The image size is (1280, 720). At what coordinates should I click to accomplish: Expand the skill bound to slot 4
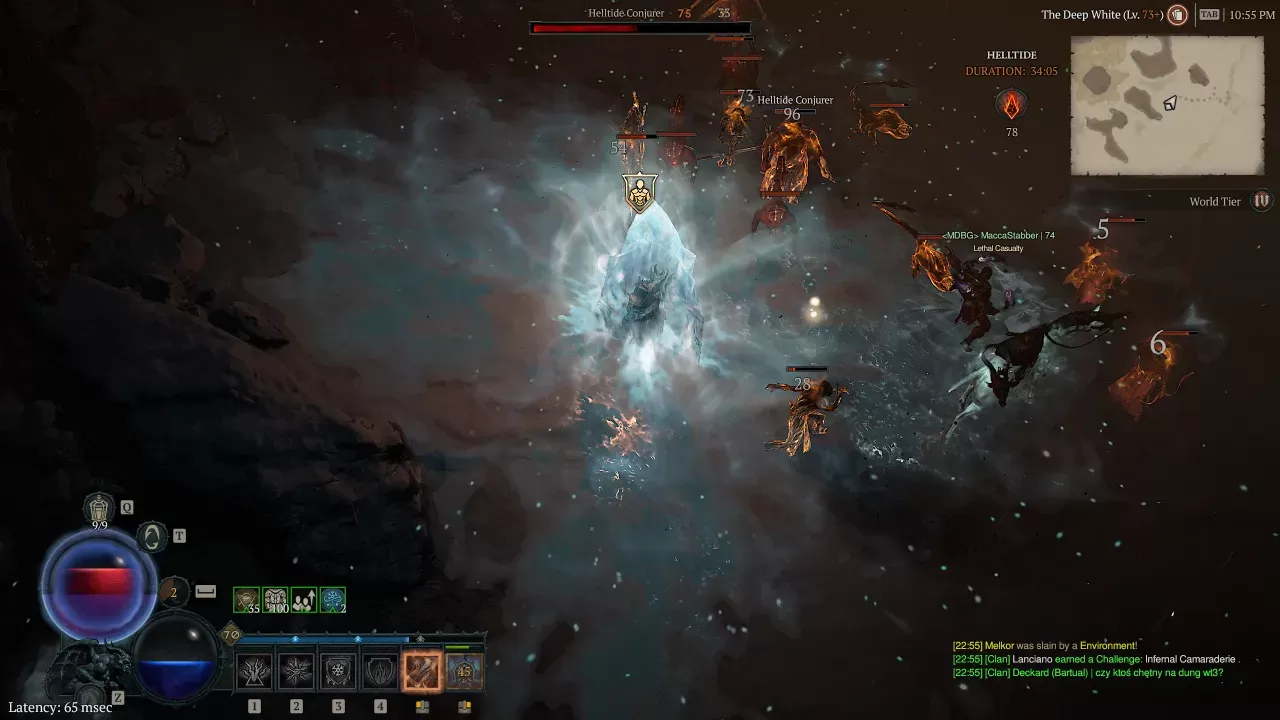[380, 670]
